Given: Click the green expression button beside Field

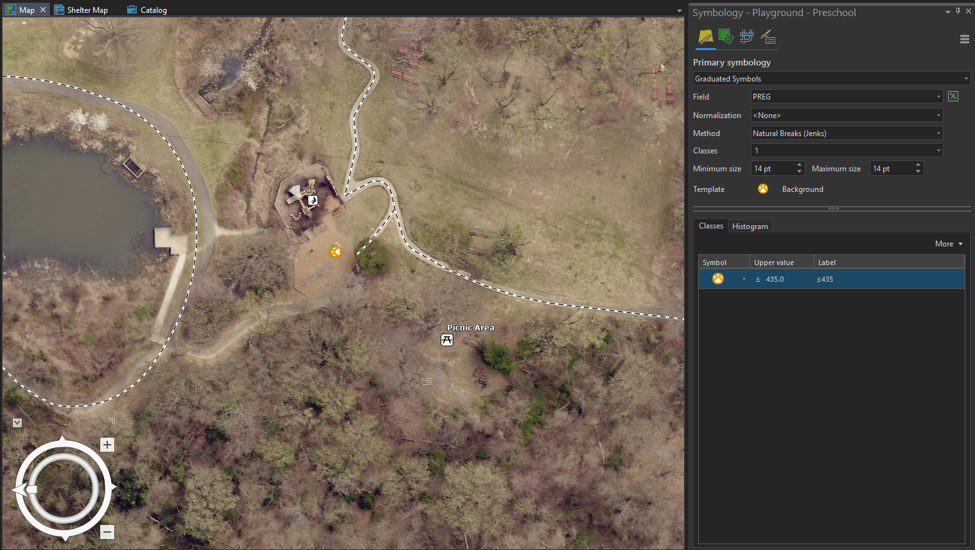Looking at the screenshot, I should (953, 97).
